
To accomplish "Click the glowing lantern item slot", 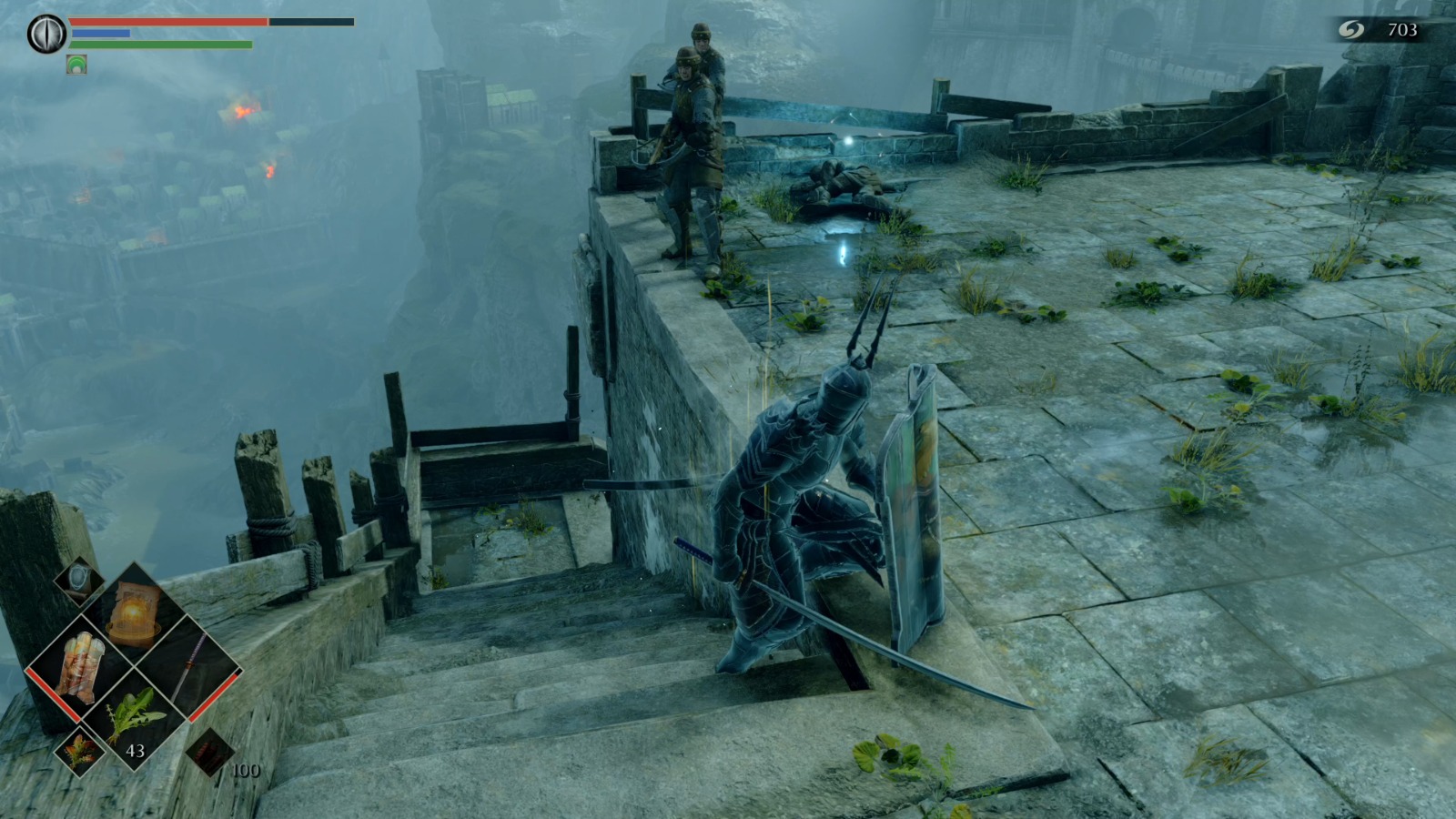I will [136, 610].
